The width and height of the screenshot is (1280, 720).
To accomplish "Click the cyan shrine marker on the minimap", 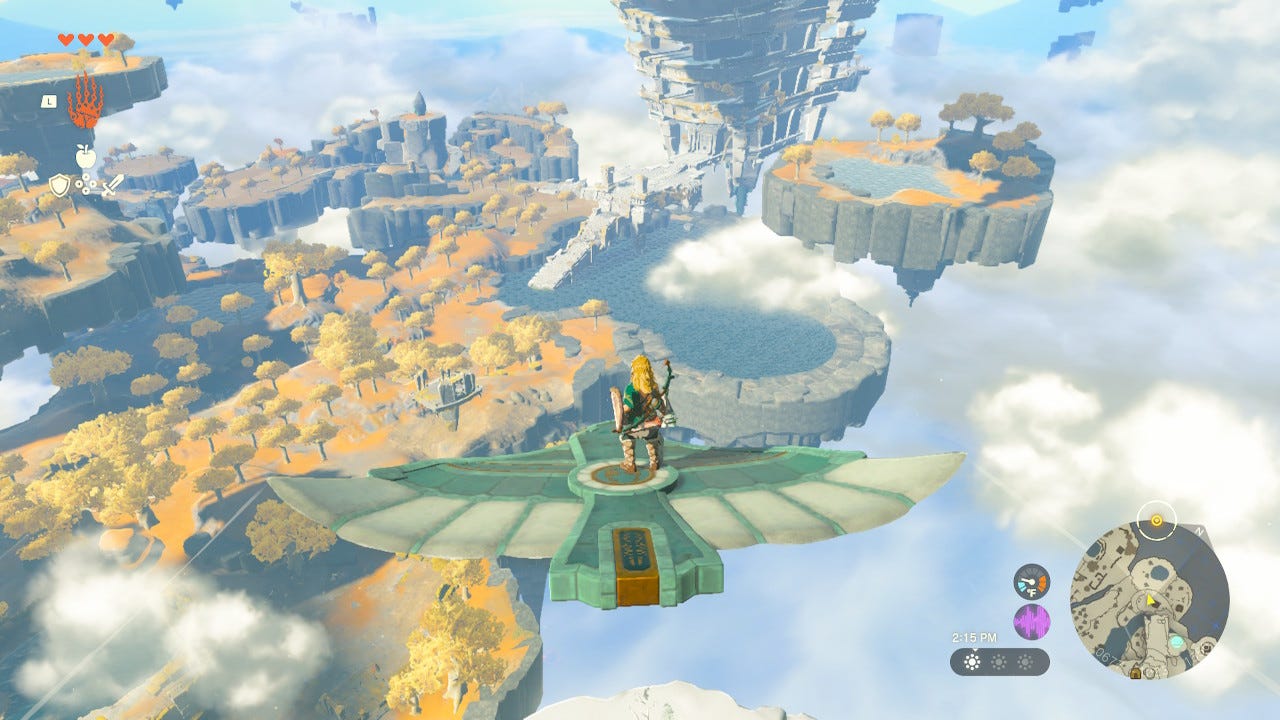I will coord(1176,641).
